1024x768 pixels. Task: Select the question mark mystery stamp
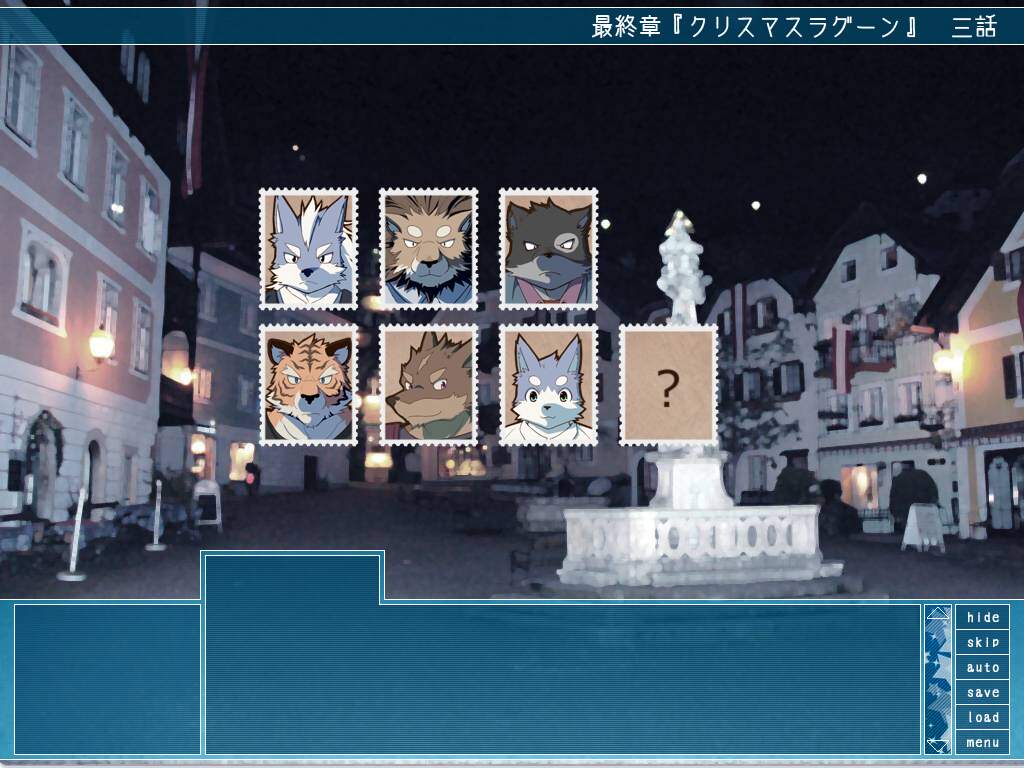click(668, 385)
